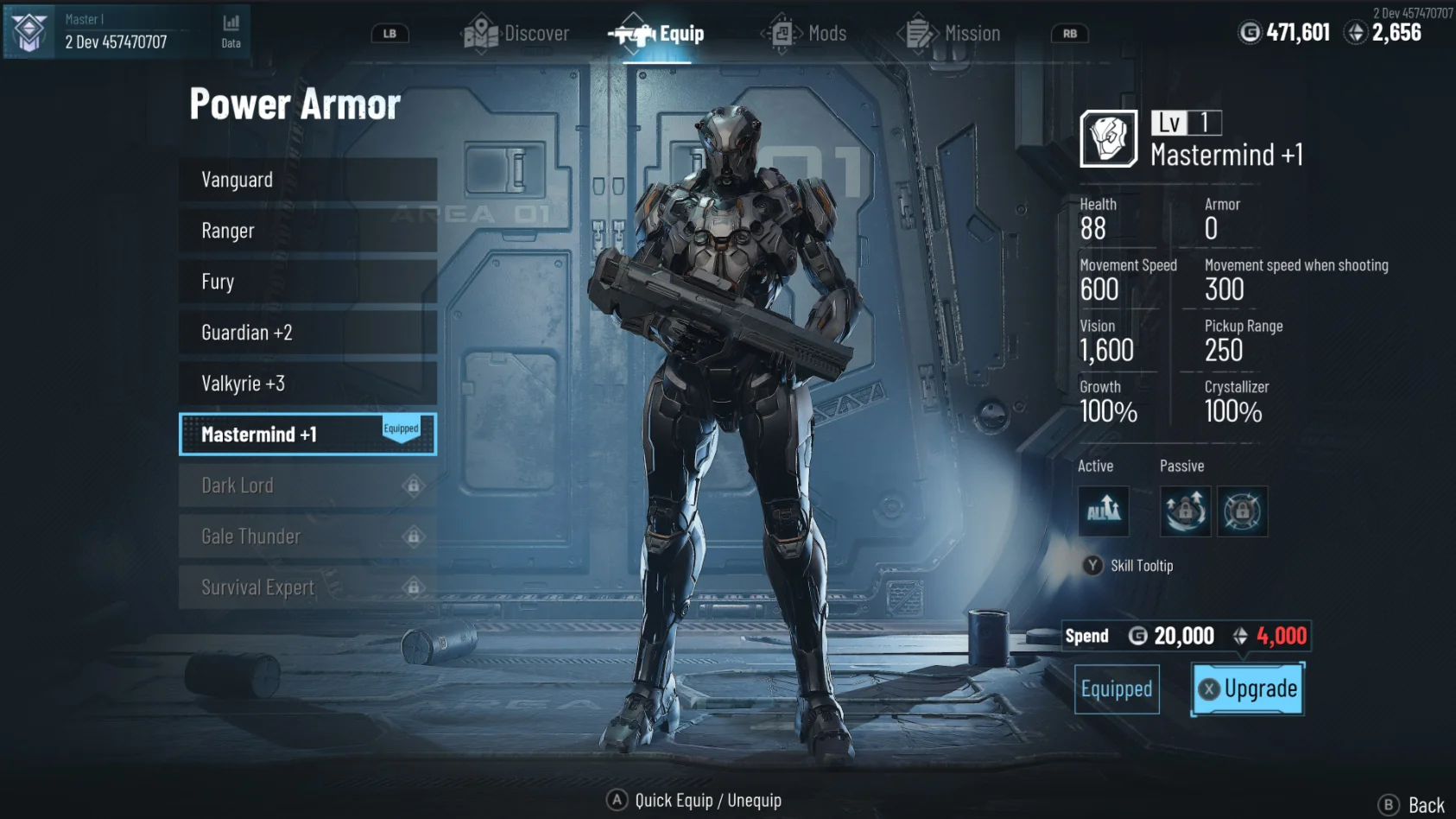Screen dimensions: 1456x819
Task: Select the locked Dark Lord armor
Action: (x=307, y=486)
